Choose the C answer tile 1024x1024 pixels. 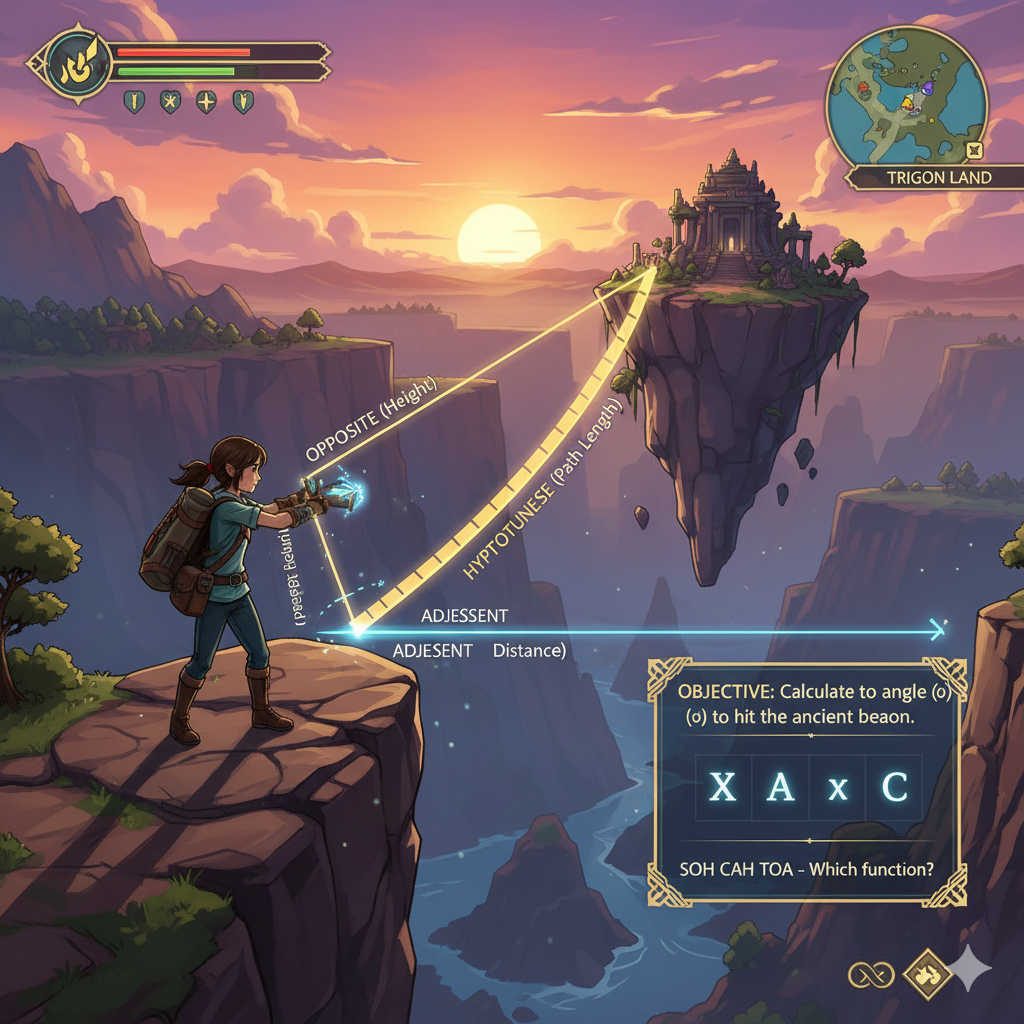894,789
